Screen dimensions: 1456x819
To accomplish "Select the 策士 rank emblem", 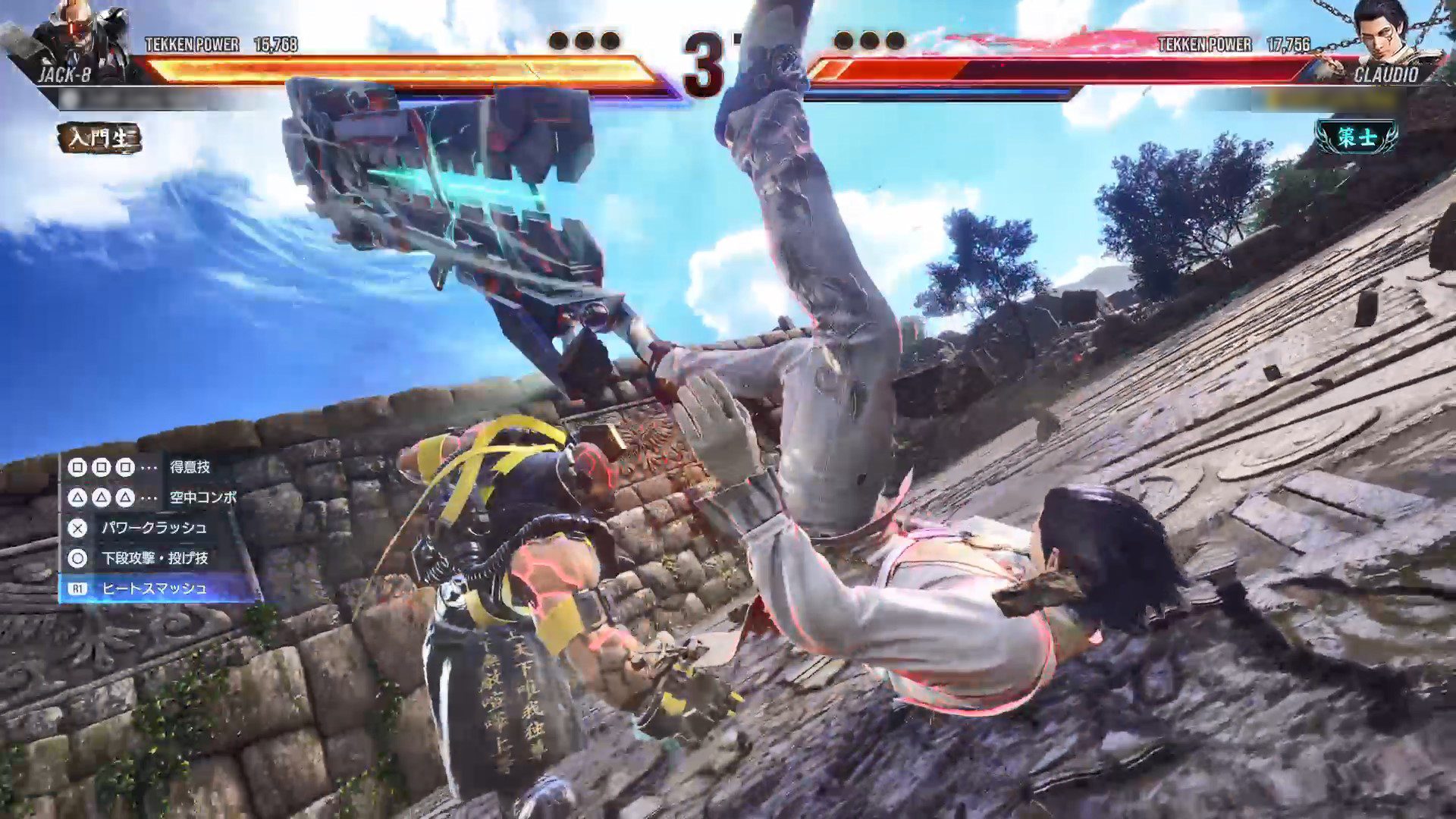I will coord(1357,137).
